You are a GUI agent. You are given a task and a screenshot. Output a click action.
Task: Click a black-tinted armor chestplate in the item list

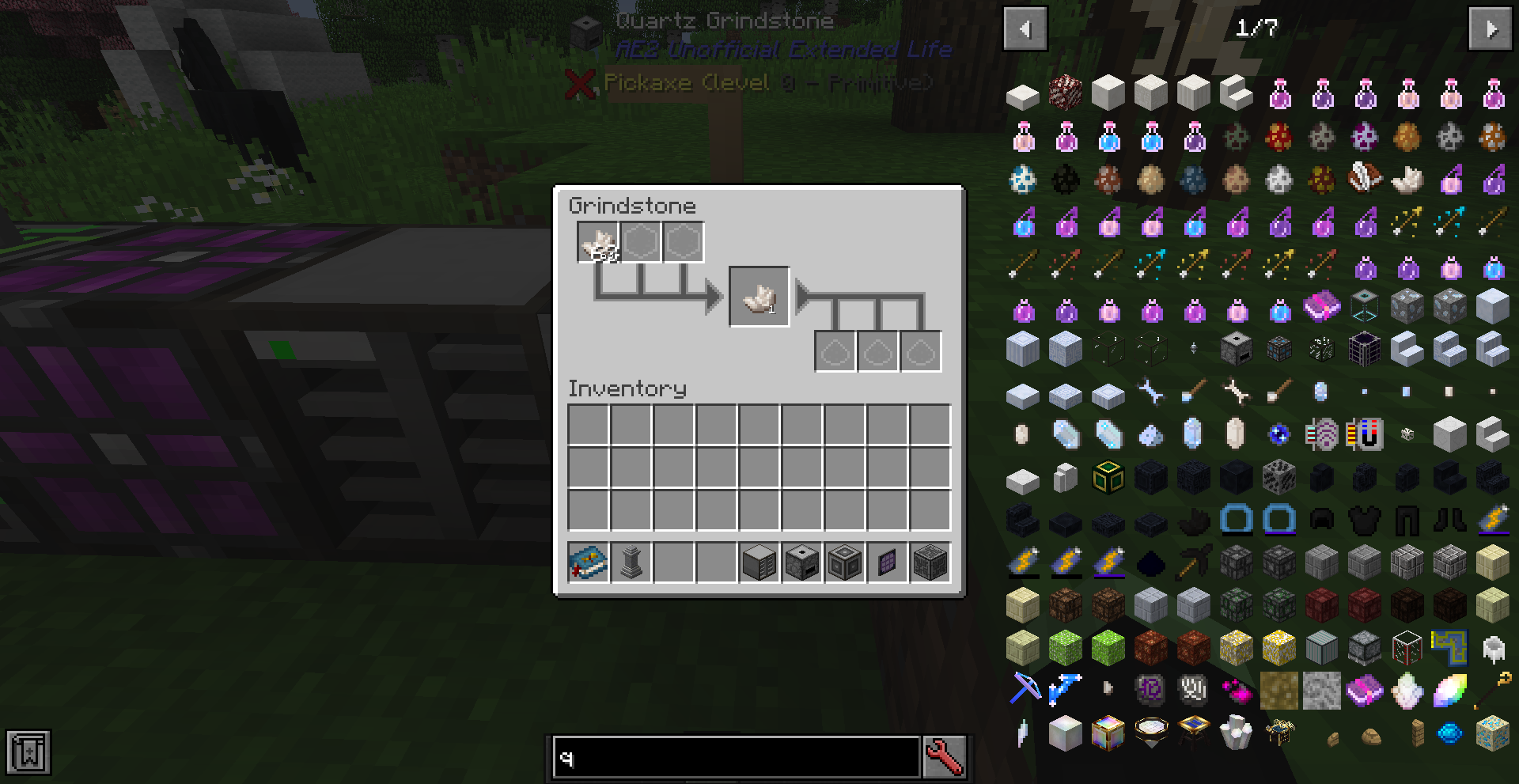click(1364, 518)
